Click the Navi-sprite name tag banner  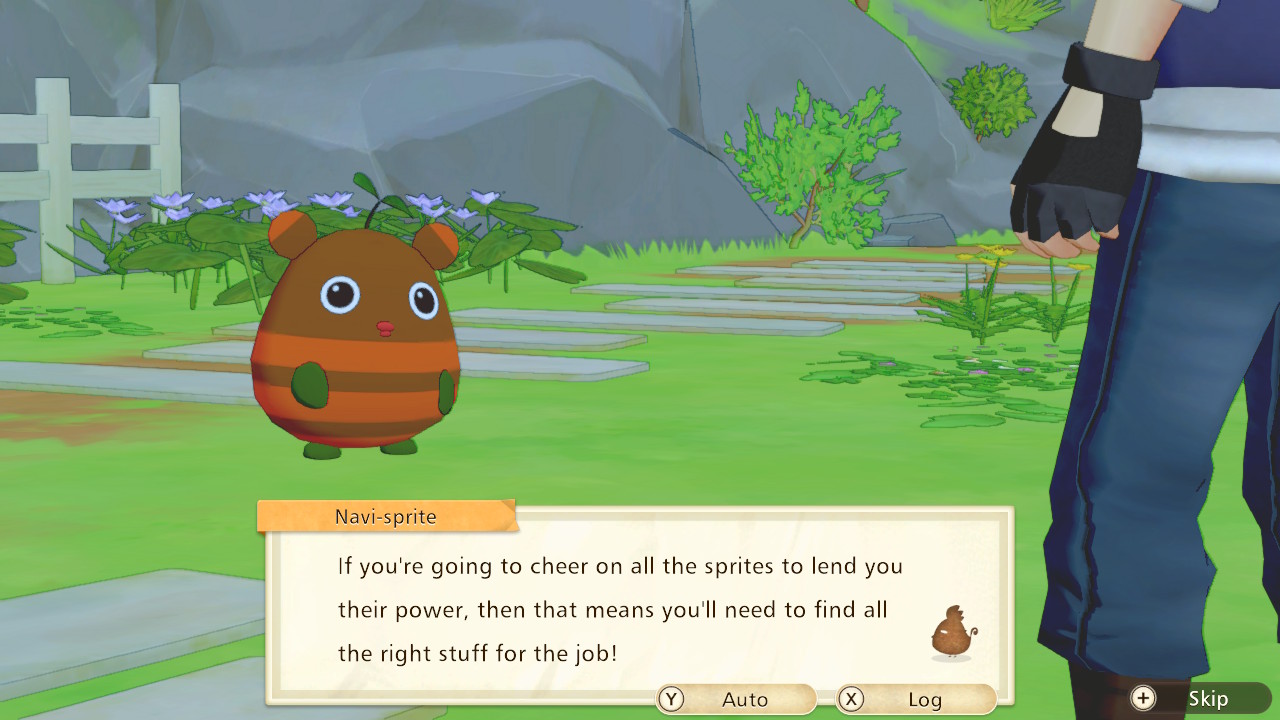(385, 516)
